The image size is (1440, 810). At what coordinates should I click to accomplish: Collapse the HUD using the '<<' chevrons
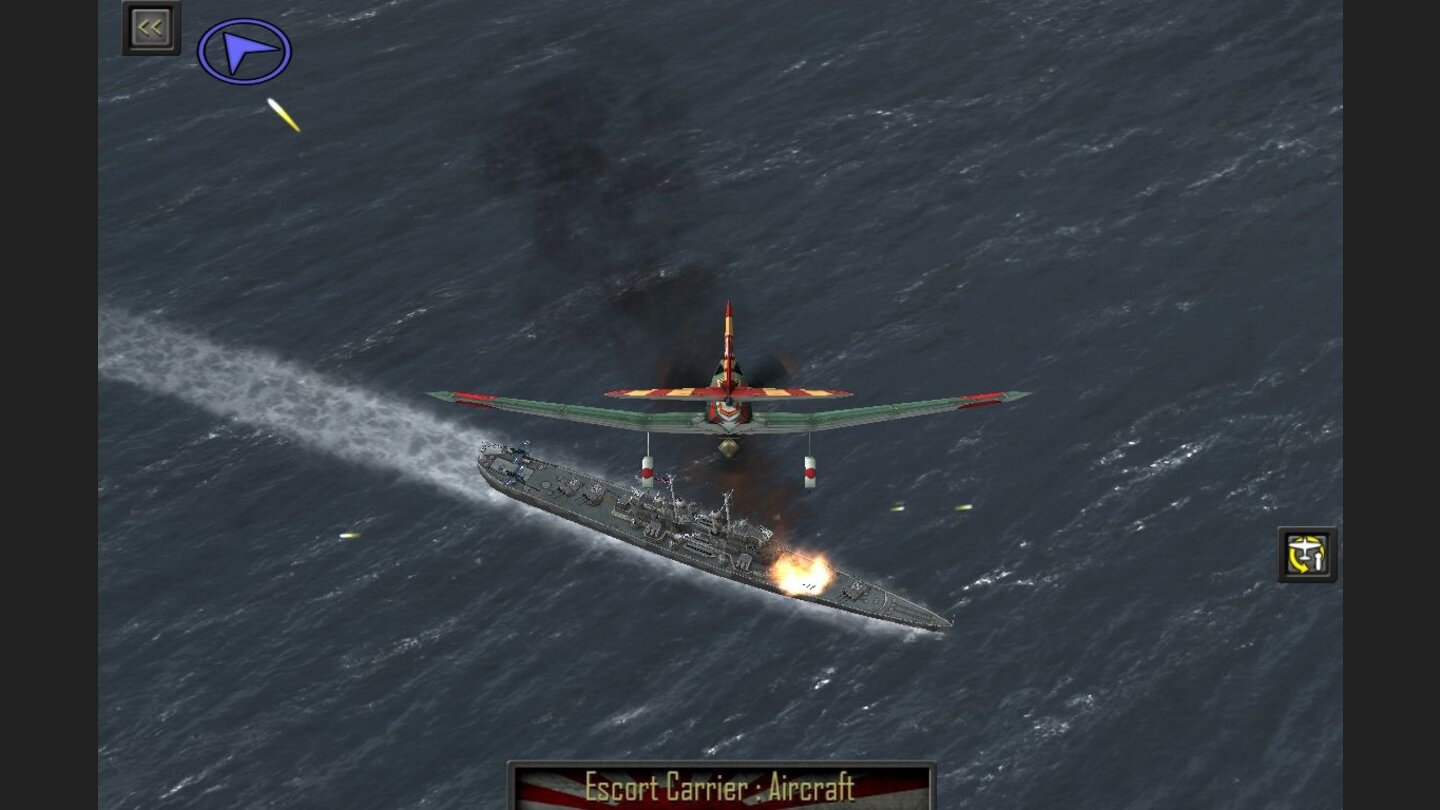click(x=150, y=26)
